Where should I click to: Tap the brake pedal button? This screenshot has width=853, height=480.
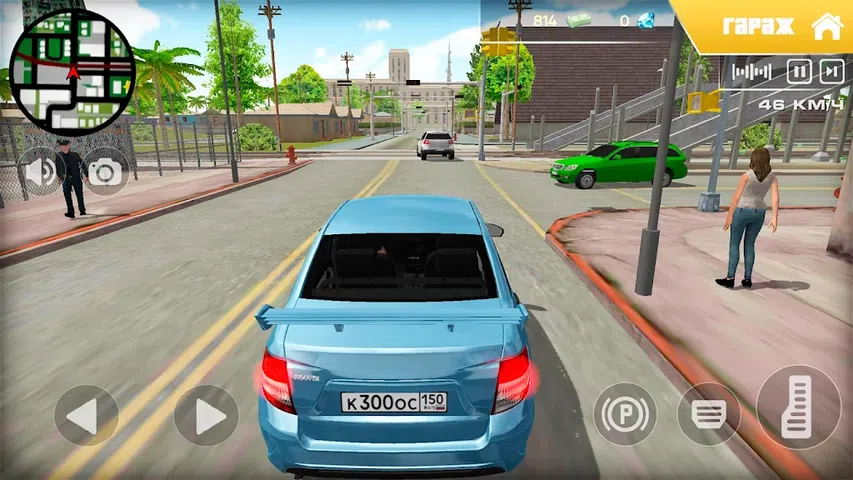pyautogui.click(x=708, y=414)
